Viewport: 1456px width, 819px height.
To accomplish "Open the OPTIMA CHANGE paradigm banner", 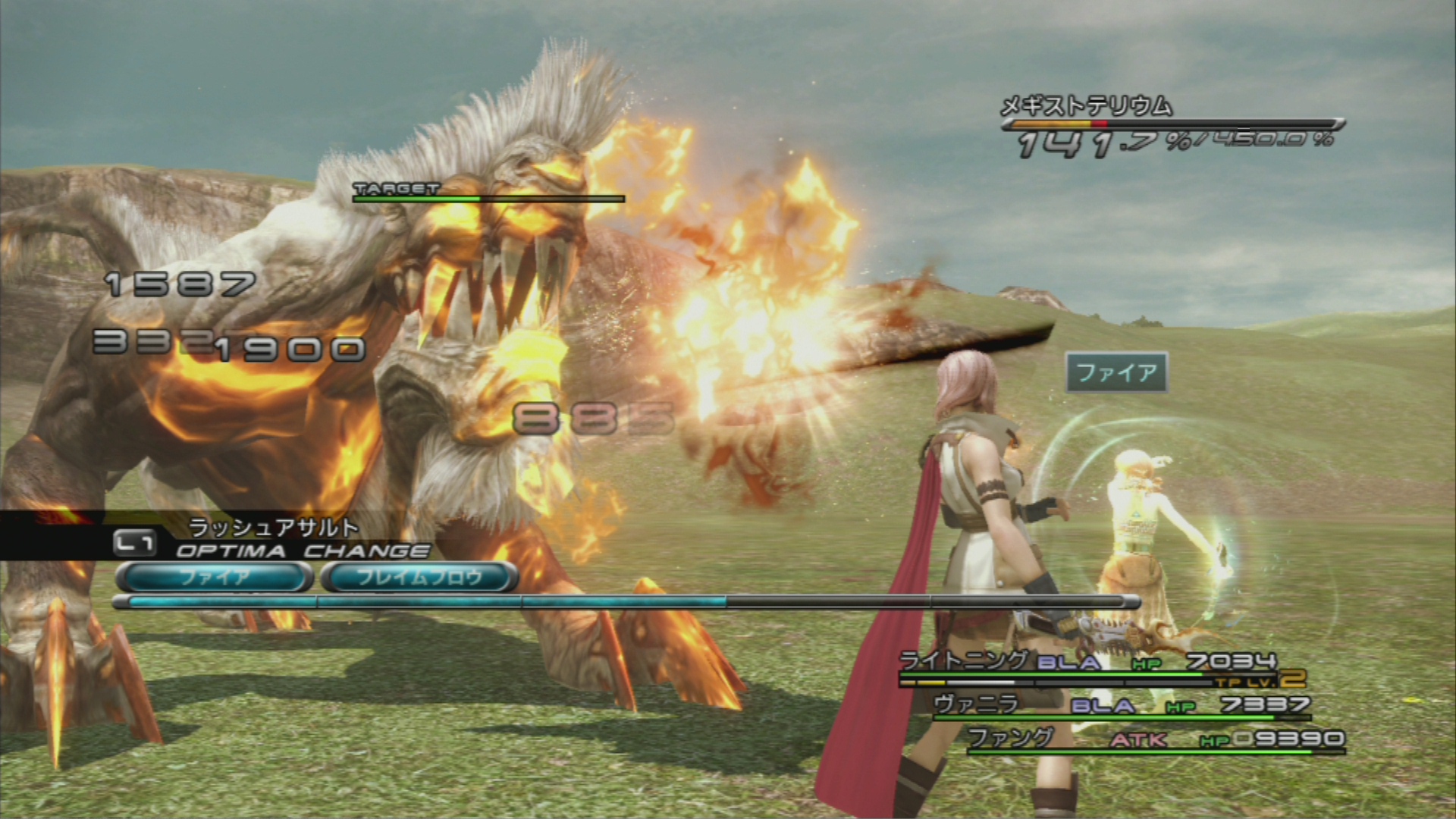I will 302,551.
